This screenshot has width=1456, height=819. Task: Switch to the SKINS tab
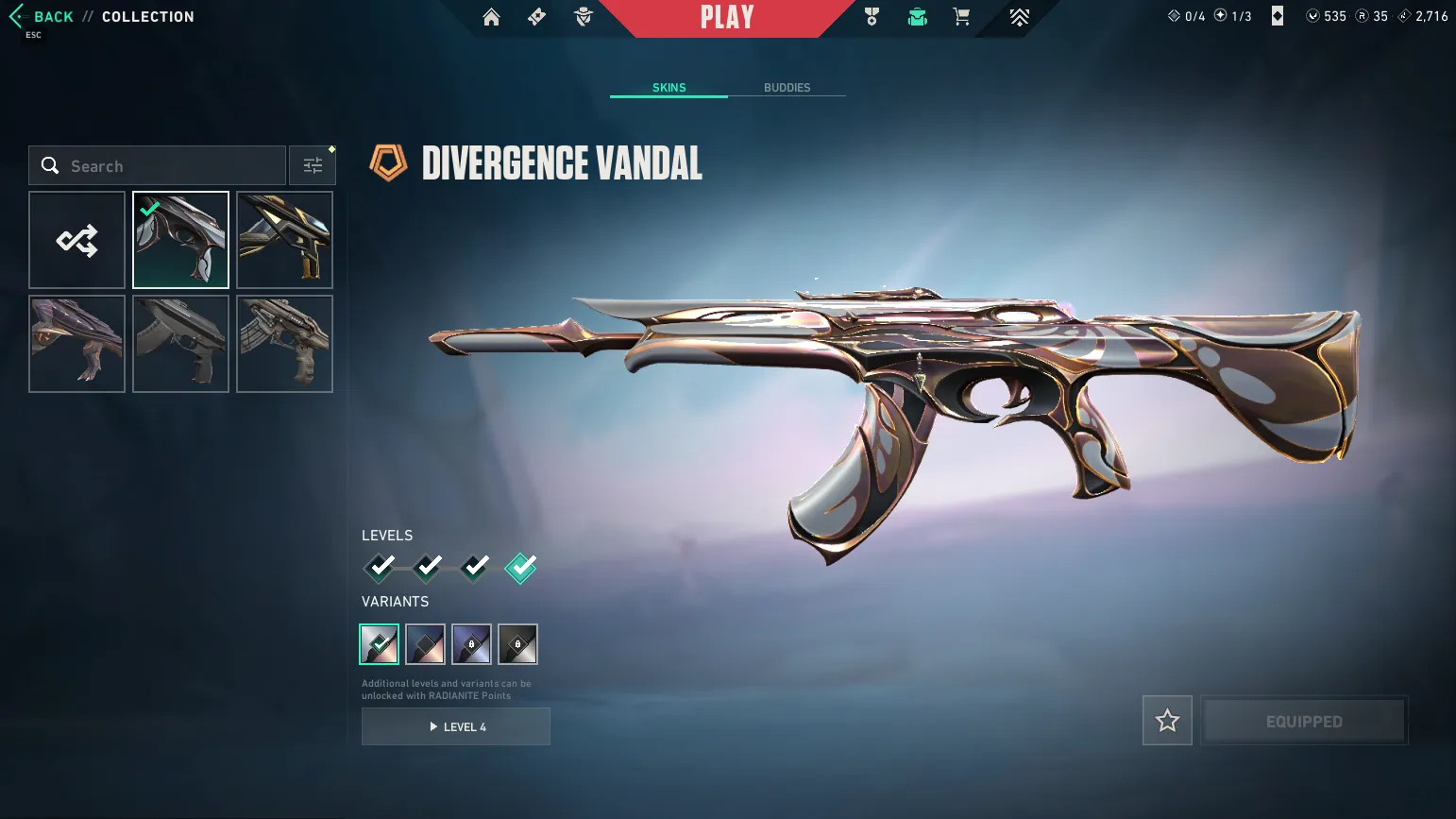[669, 87]
